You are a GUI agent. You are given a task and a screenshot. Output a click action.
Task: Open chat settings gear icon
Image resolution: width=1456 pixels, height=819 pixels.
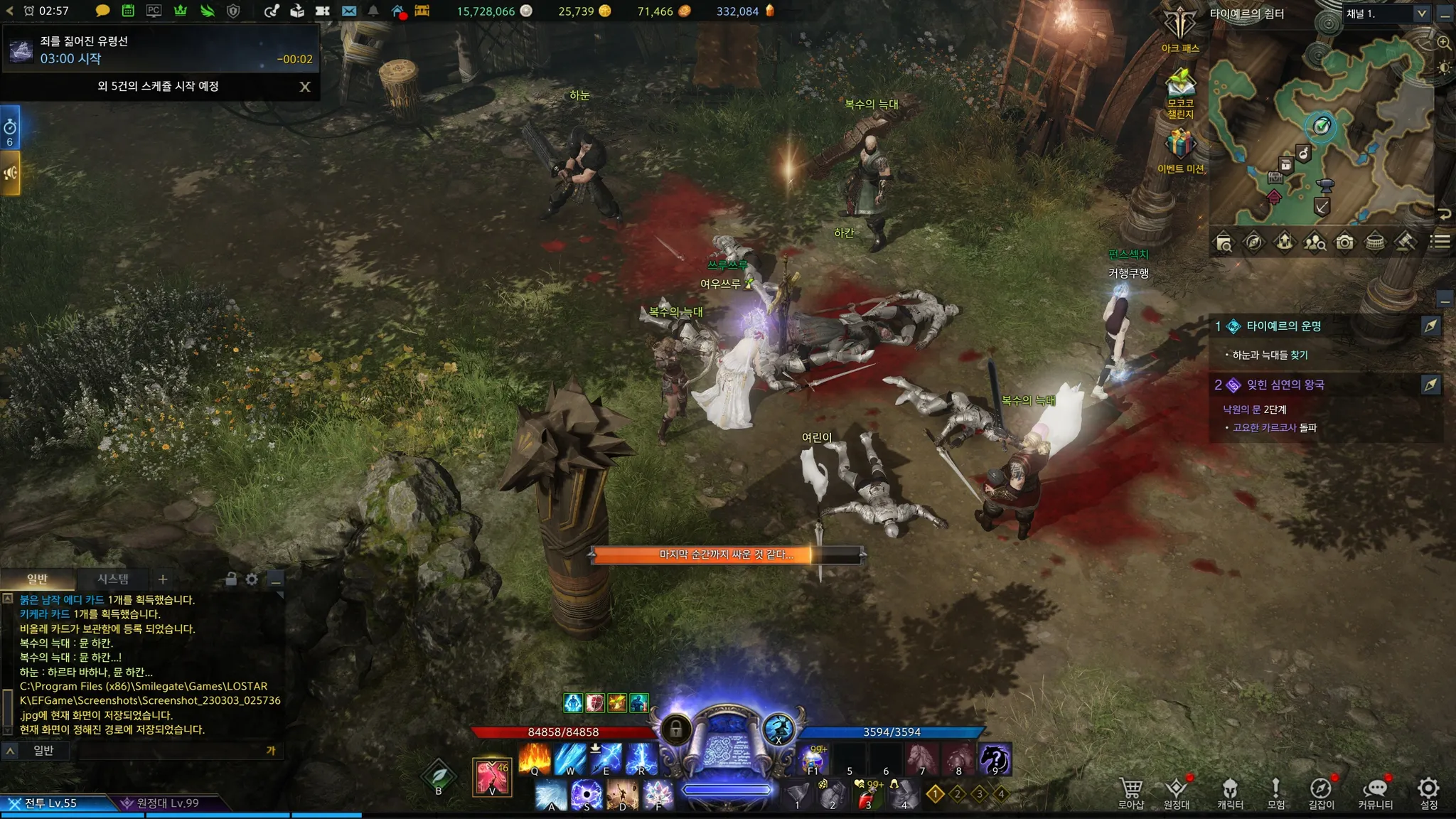pyautogui.click(x=252, y=579)
